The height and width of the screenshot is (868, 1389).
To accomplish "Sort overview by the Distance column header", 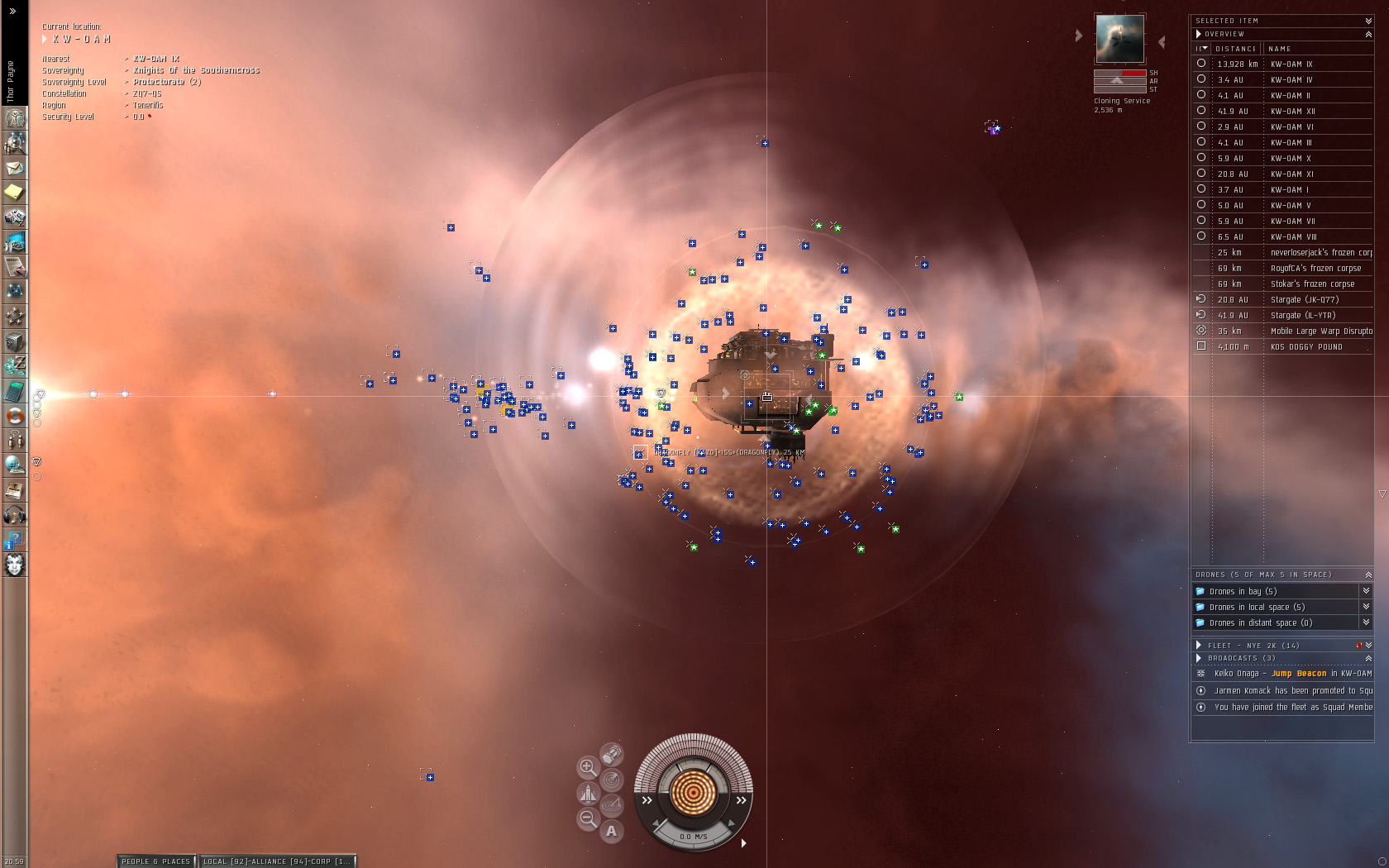I will [1236, 49].
